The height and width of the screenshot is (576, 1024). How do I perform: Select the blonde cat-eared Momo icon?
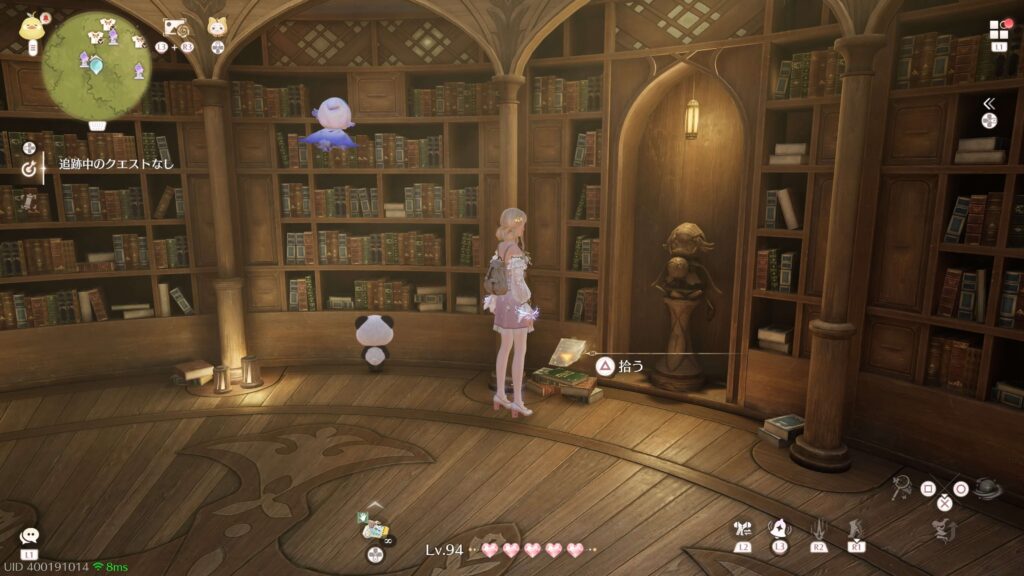217,27
